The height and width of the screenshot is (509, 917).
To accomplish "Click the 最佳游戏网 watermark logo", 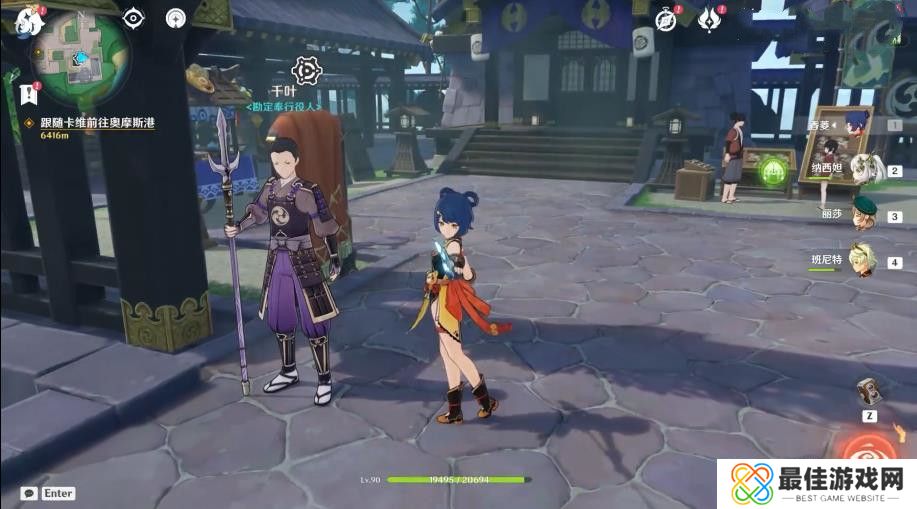I will pyautogui.click(x=816, y=484).
